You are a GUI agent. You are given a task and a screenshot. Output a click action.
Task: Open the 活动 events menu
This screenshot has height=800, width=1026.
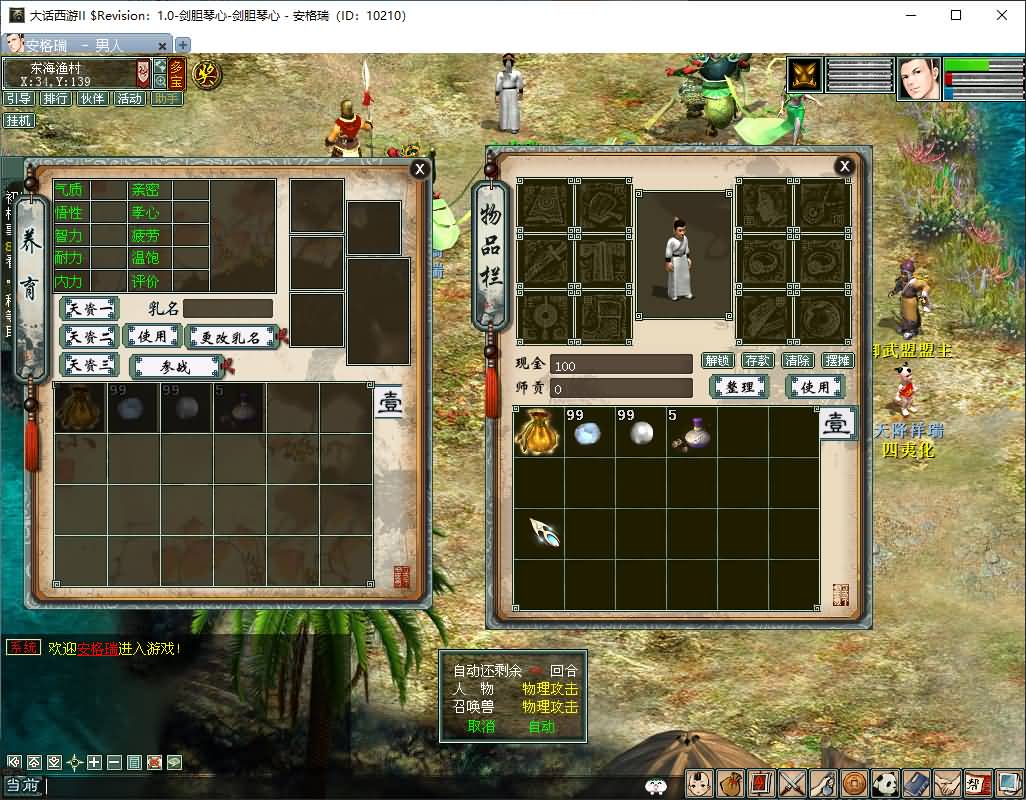(129, 99)
